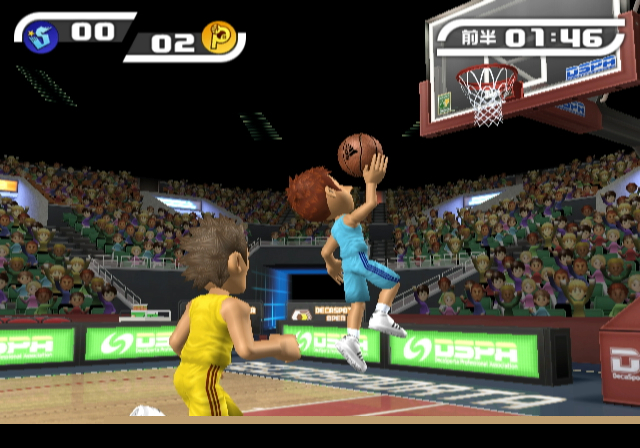This screenshot has width=640, height=448.
Task: Click the blue team emblem on scoreboard
Action: click(42, 37)
